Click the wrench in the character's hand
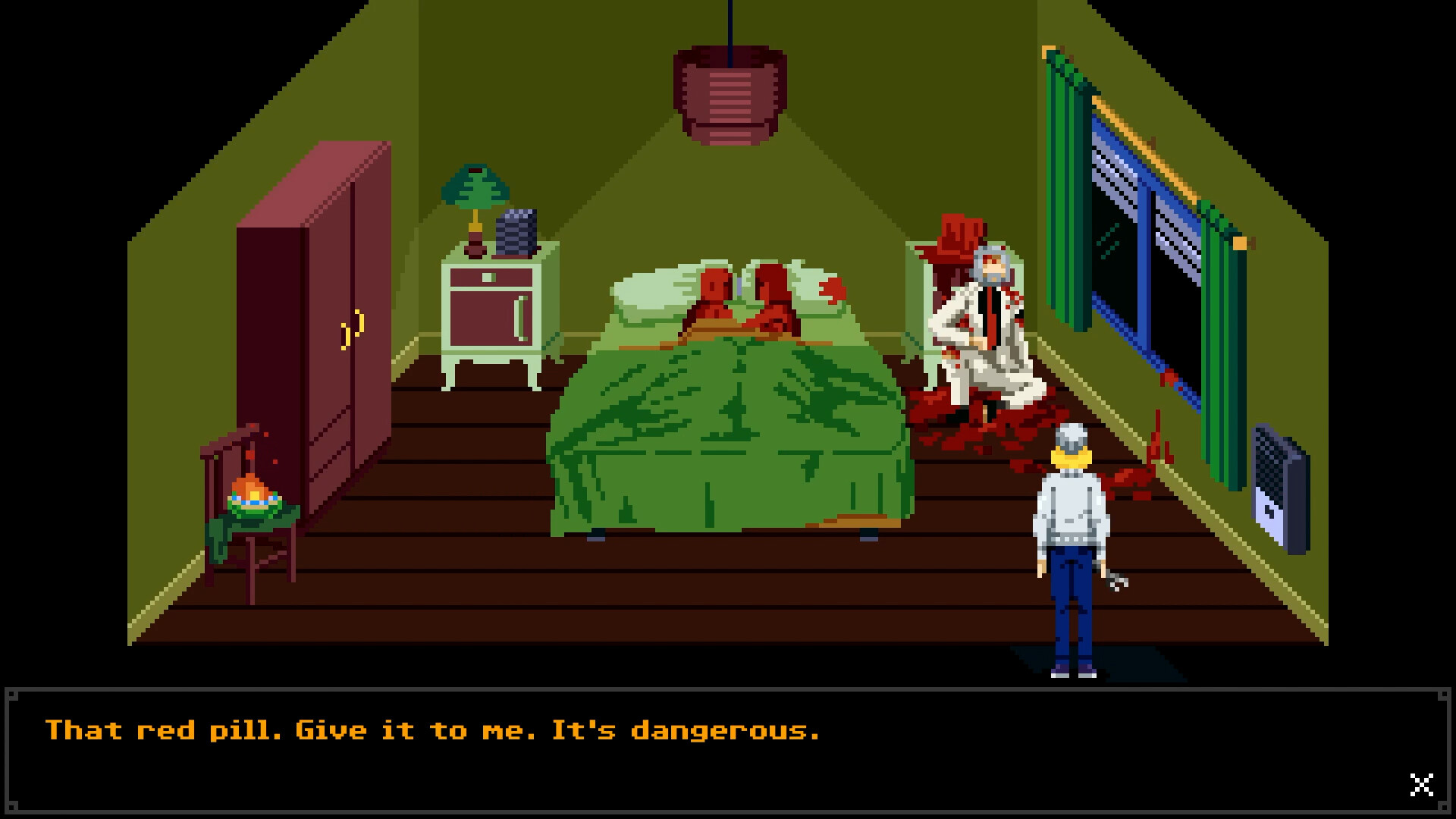The image size is (1456, 819). point(1119,584)
